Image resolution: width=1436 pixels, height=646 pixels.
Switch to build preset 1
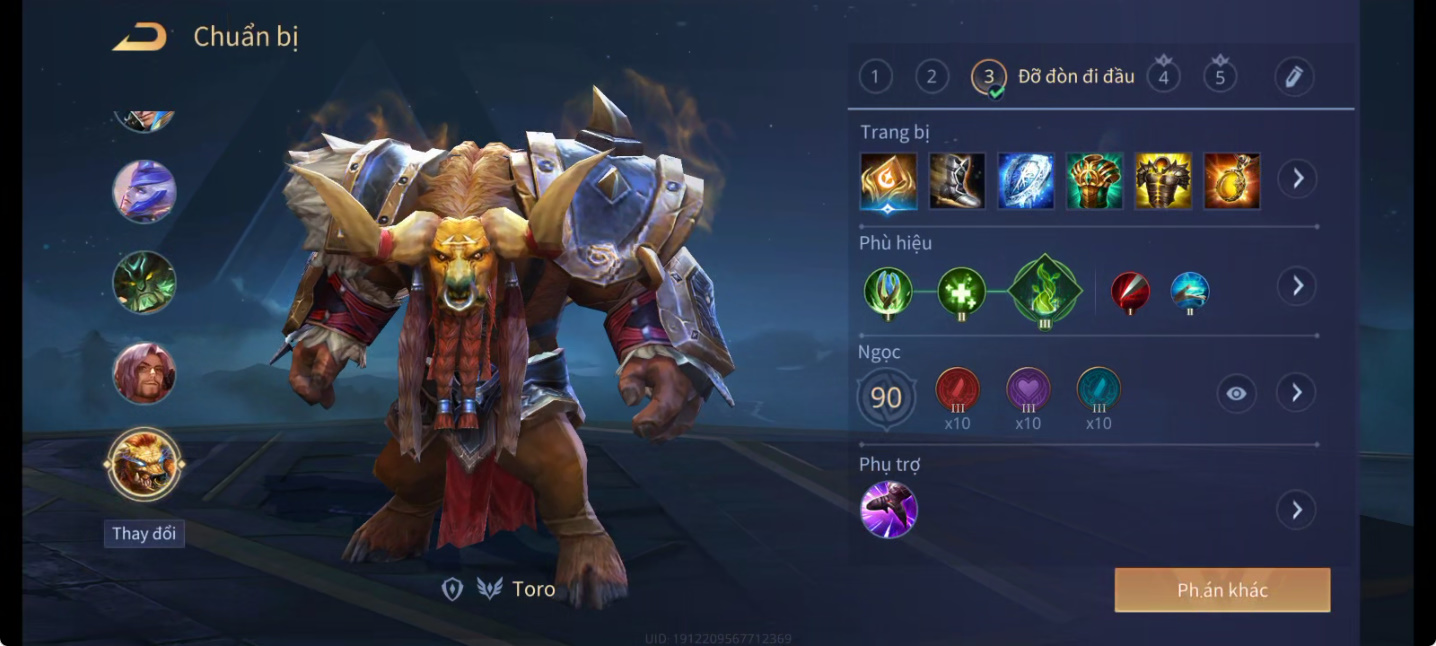point(875,77)
